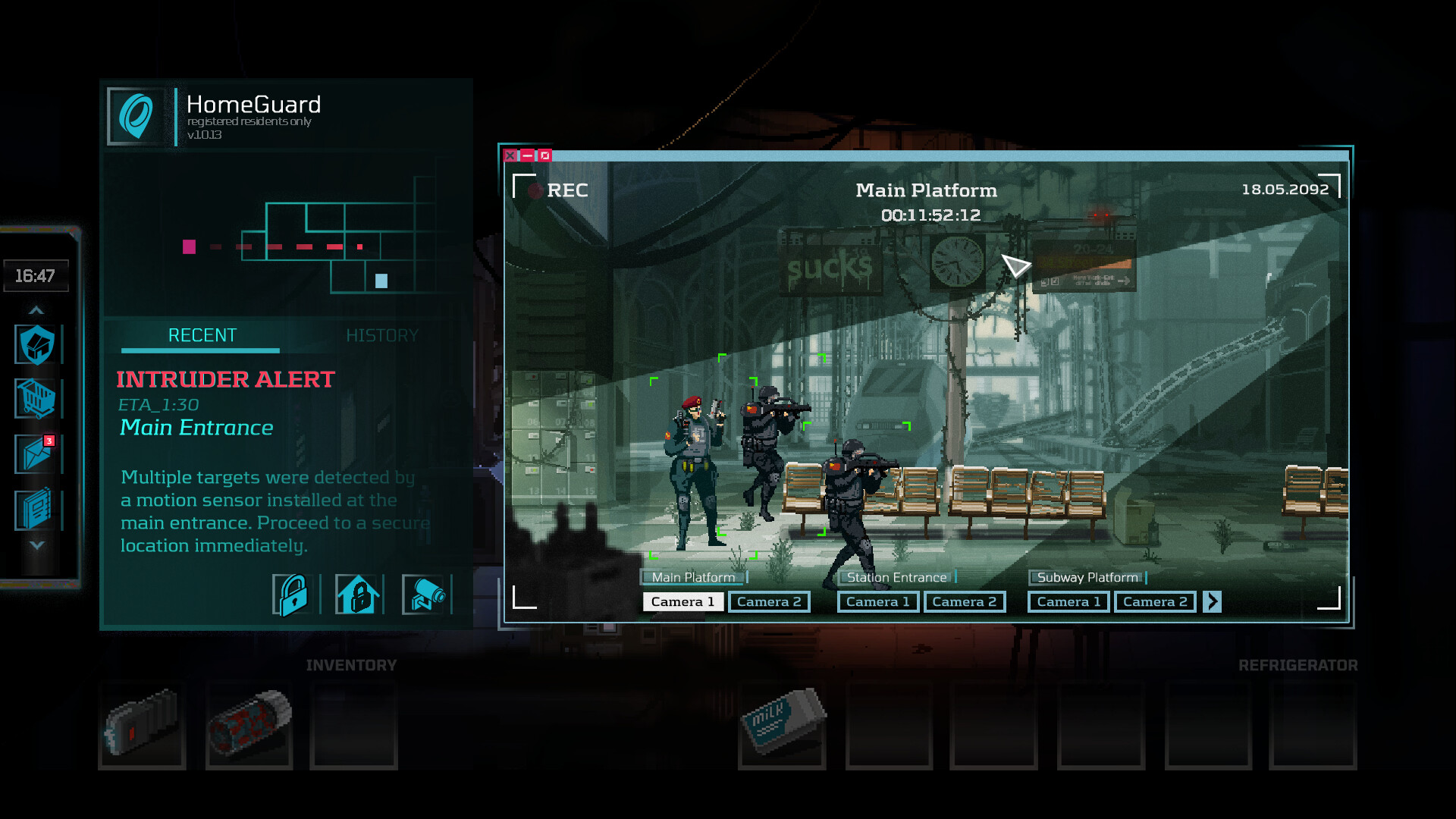Open the mail app showing 3 unread messages

coord(36,454)
